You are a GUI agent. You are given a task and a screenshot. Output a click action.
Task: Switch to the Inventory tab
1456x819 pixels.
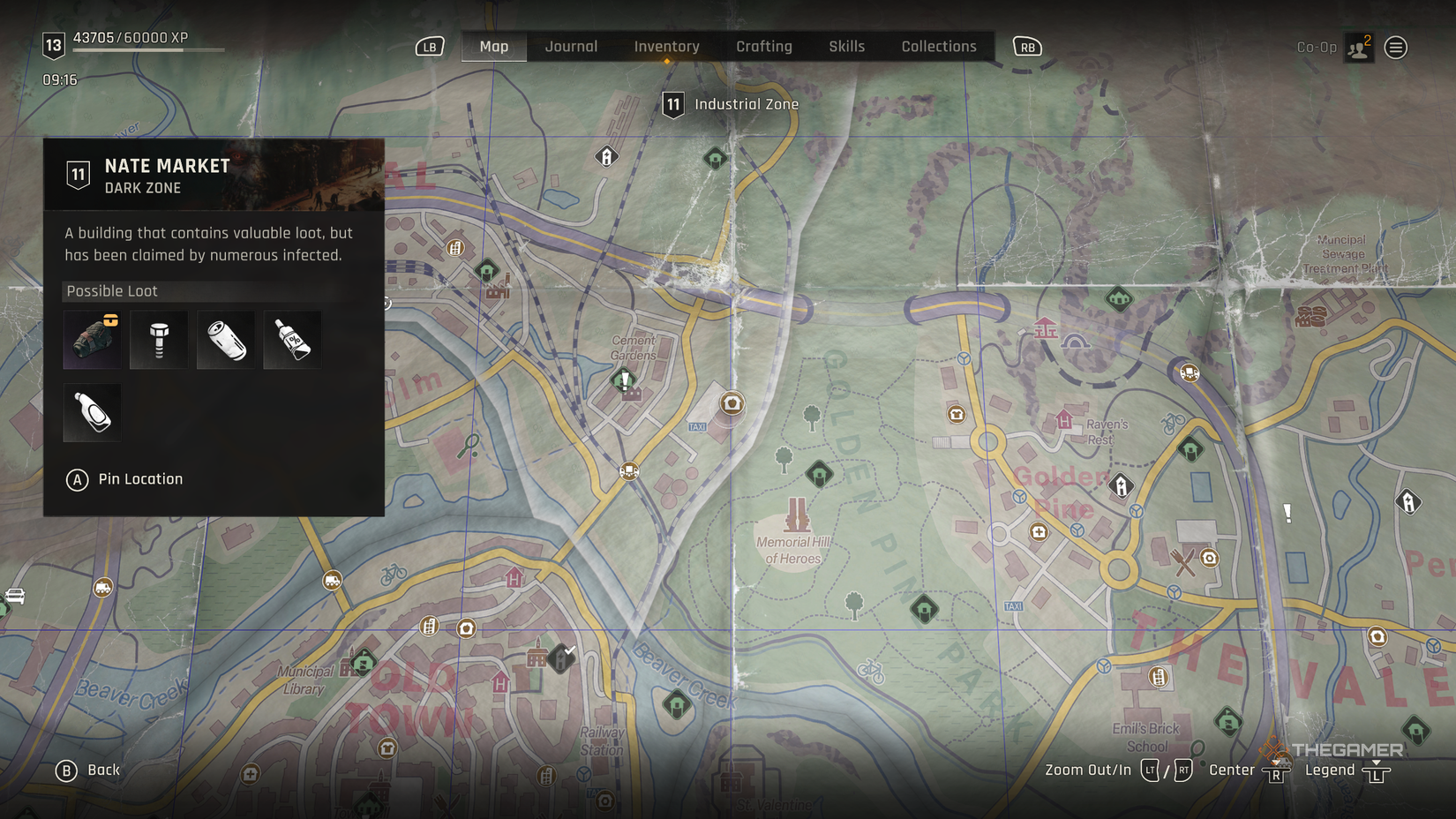(666, 46)
